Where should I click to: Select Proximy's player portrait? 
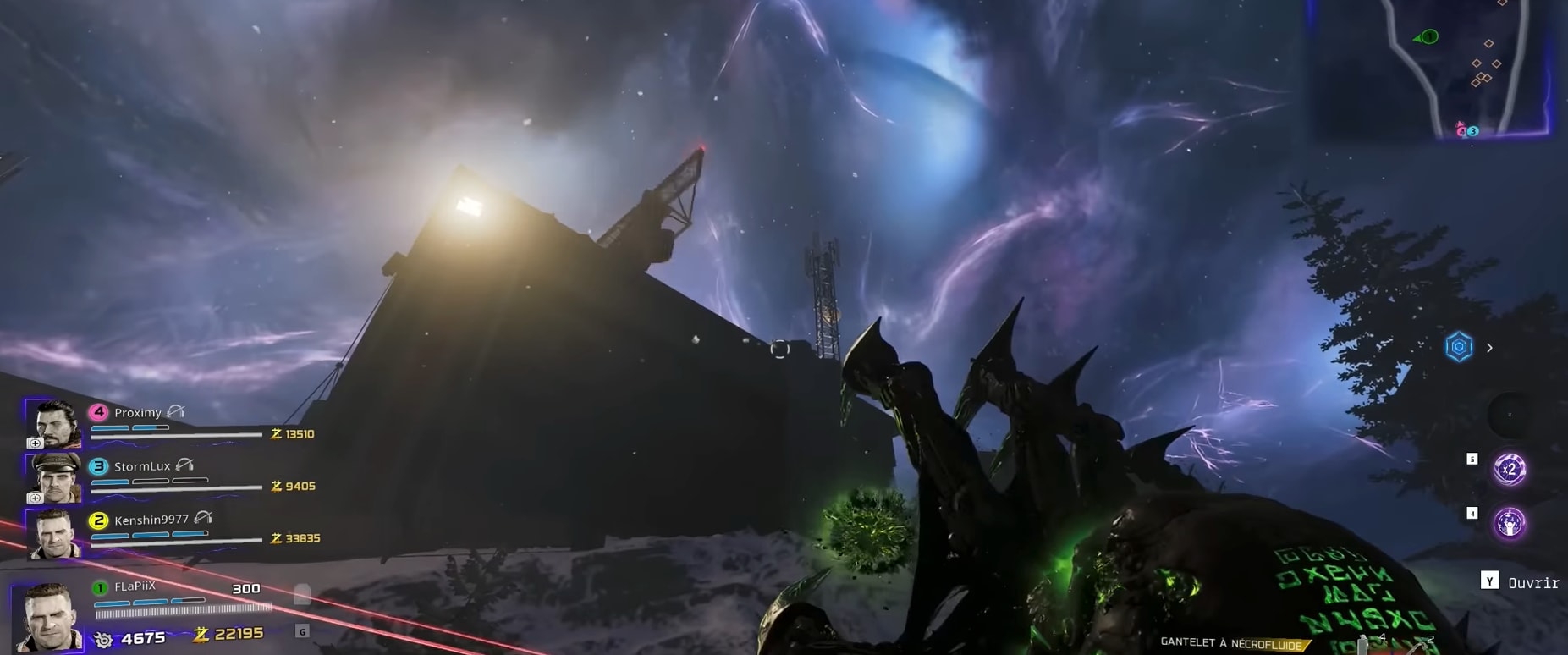click(53, 423)
